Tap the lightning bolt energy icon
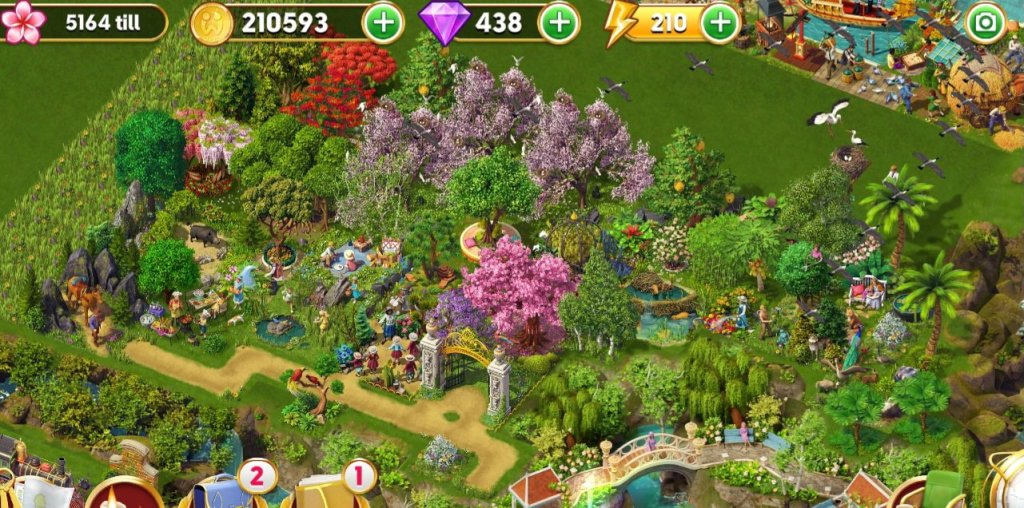 [x=620, y=22]
